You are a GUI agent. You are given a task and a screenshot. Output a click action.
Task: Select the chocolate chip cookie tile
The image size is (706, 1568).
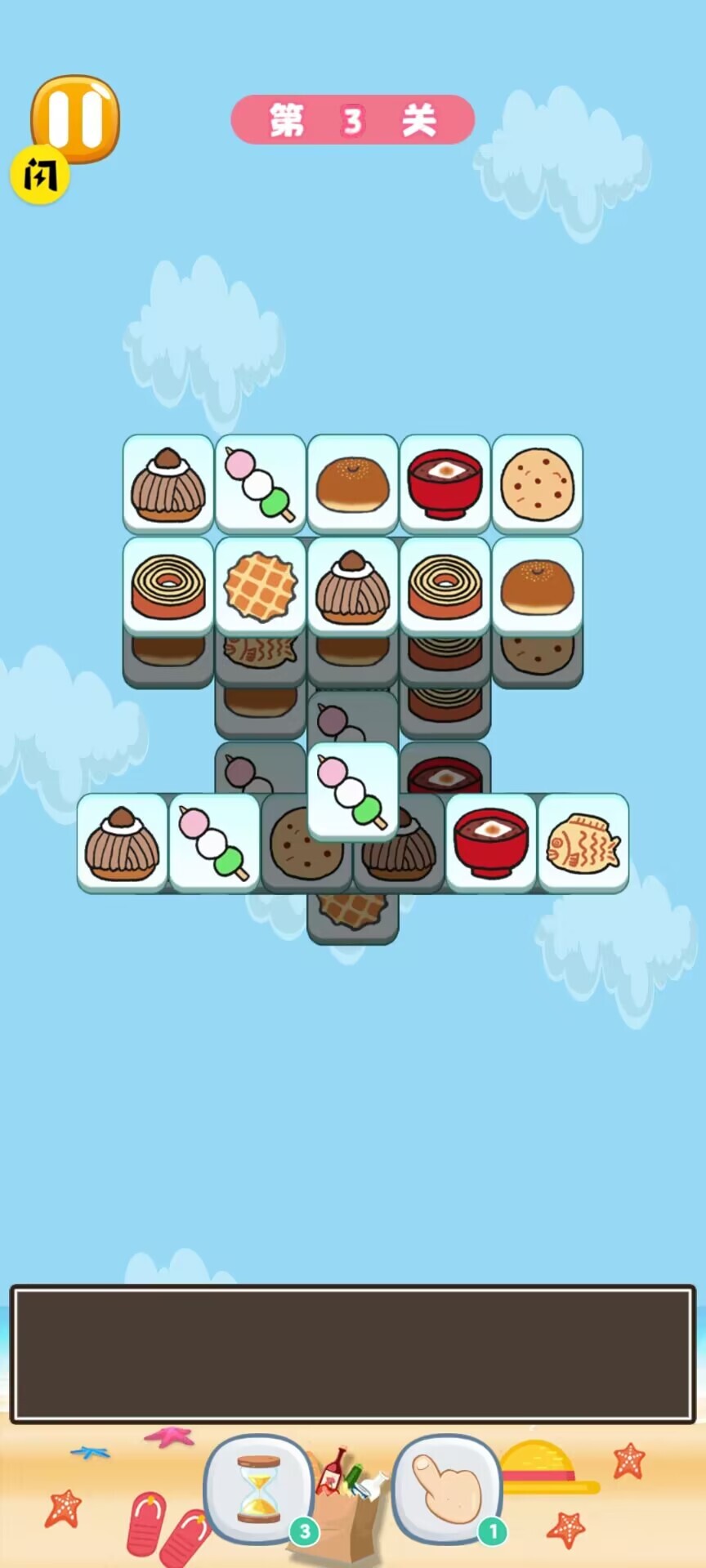(x=537, y=483)
